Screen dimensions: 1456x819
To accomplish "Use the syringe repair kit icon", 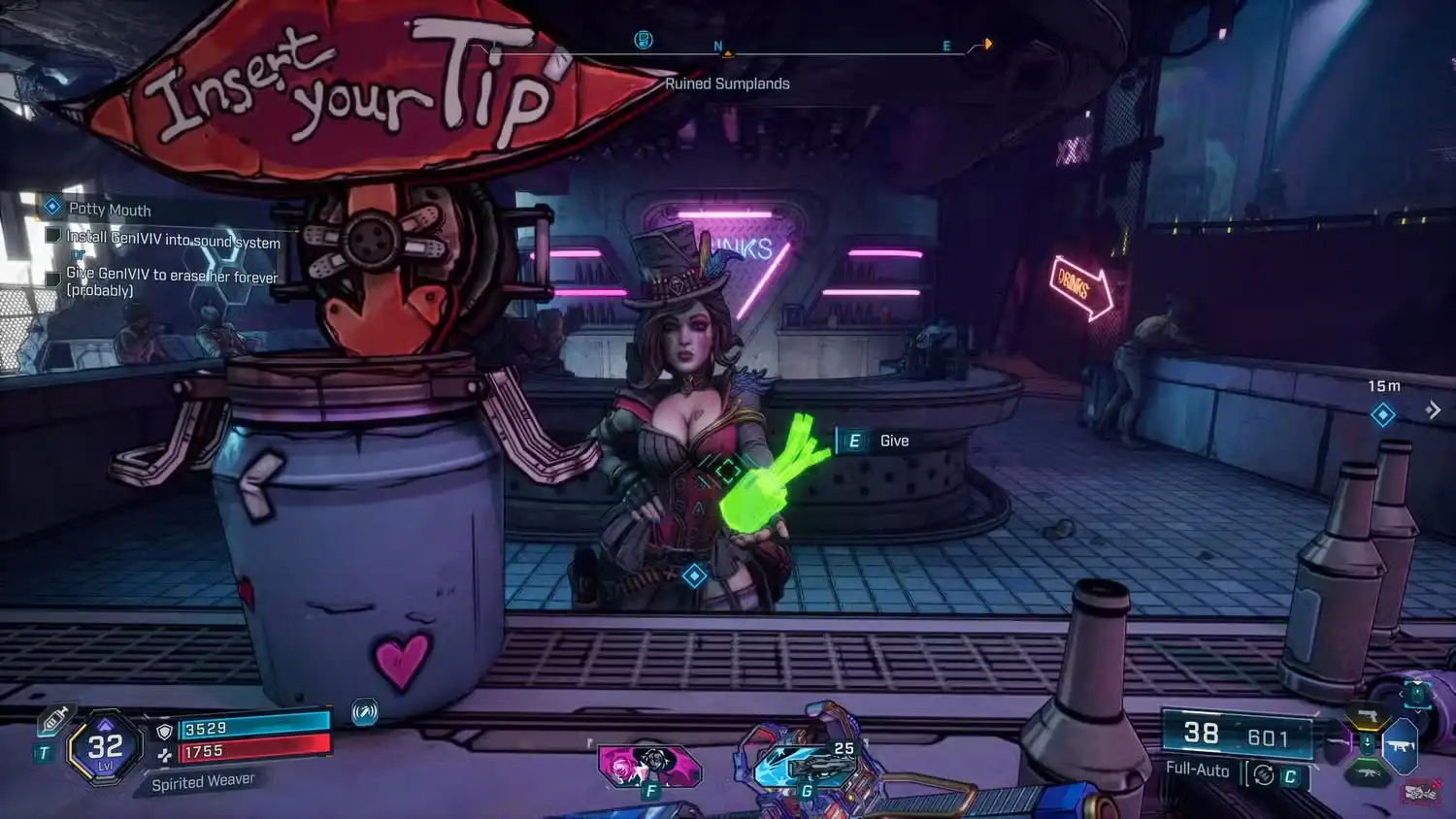I will [x=53, y=720].
